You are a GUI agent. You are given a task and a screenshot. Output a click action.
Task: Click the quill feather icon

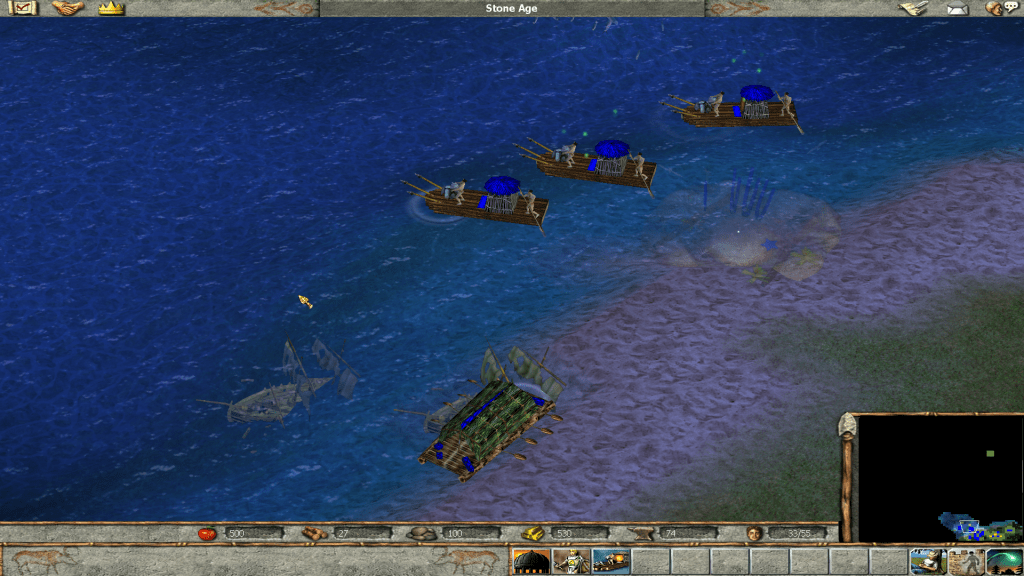point(912,8)
